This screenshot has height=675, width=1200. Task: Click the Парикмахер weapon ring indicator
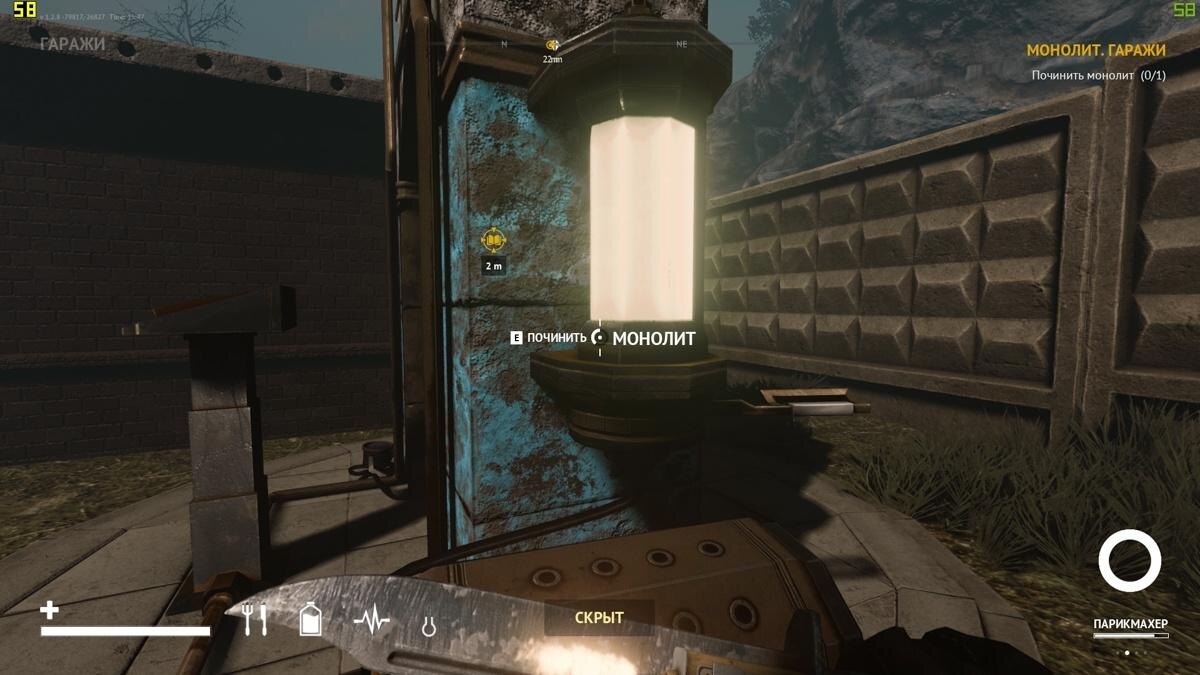[1129, 561]
